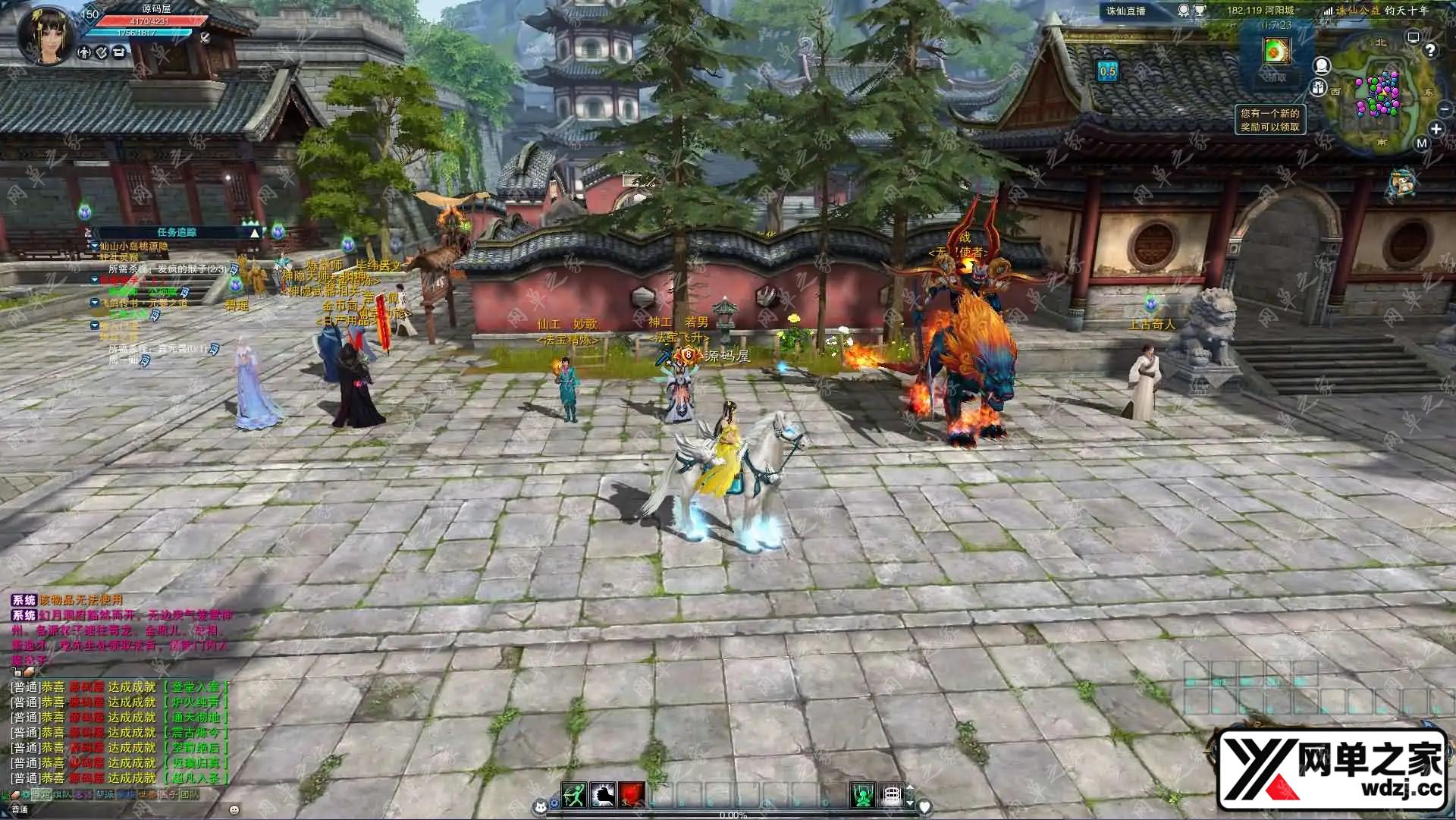Open the help question mark button
The image size is (1456, 820).
click(x=1430, y=51)
